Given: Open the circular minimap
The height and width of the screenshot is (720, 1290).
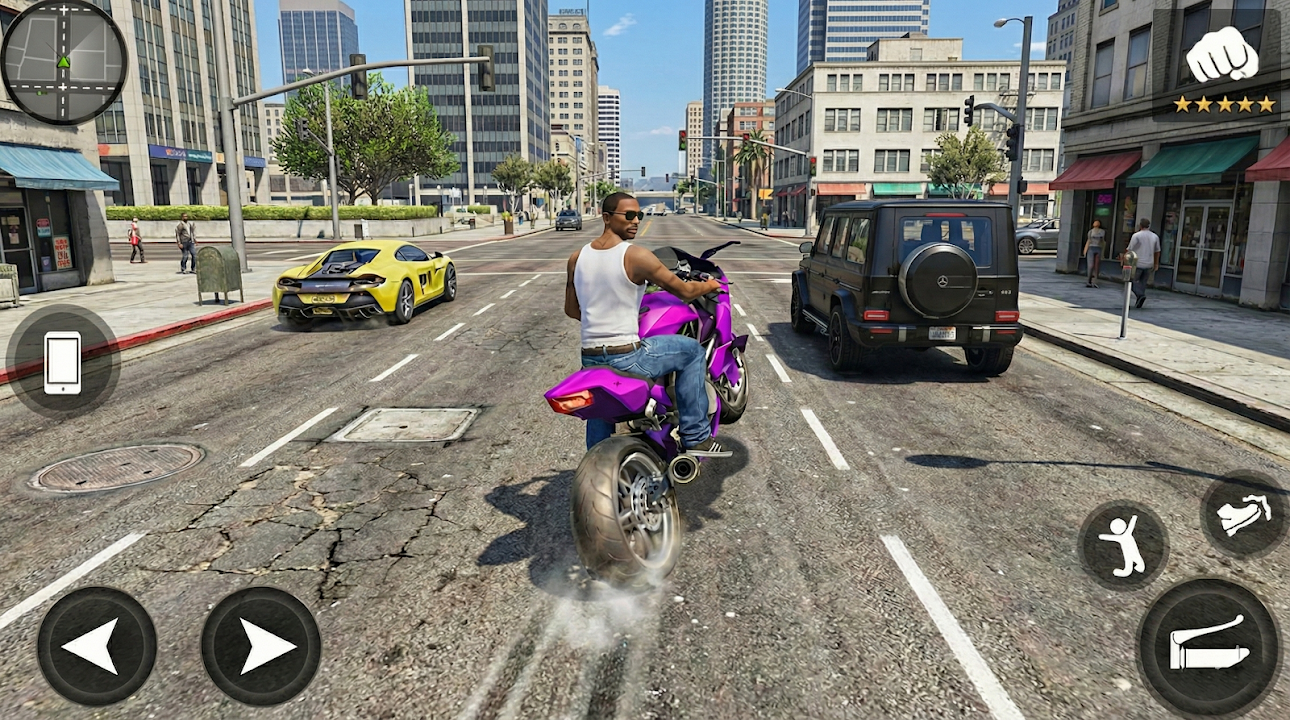Looking at the screenshot, I should (x=64, y=62).
